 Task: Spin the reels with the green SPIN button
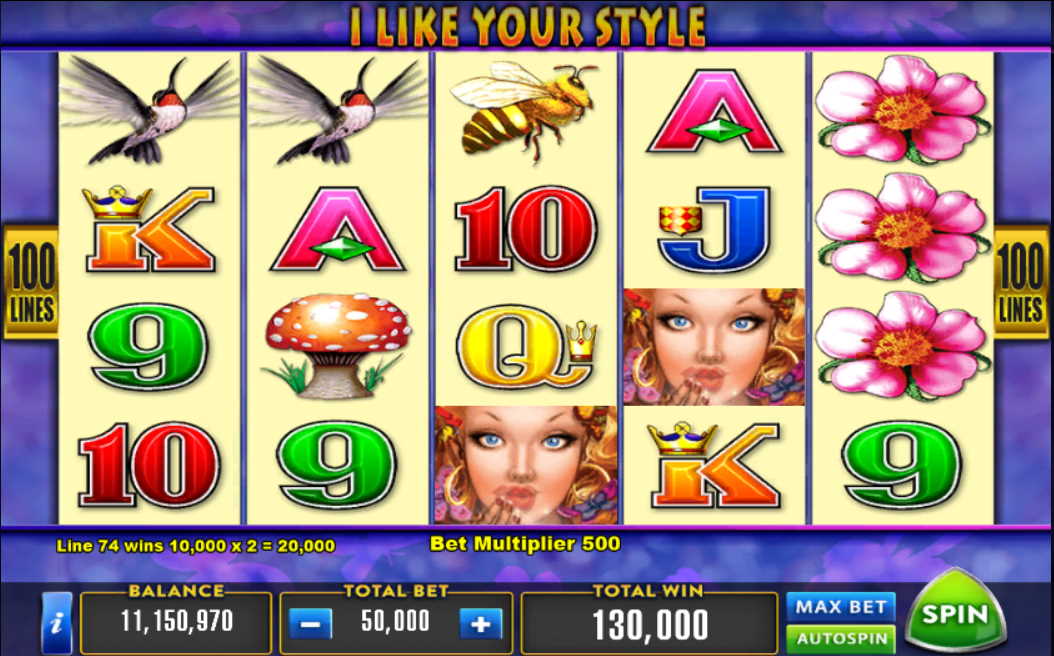coord(954,614)
